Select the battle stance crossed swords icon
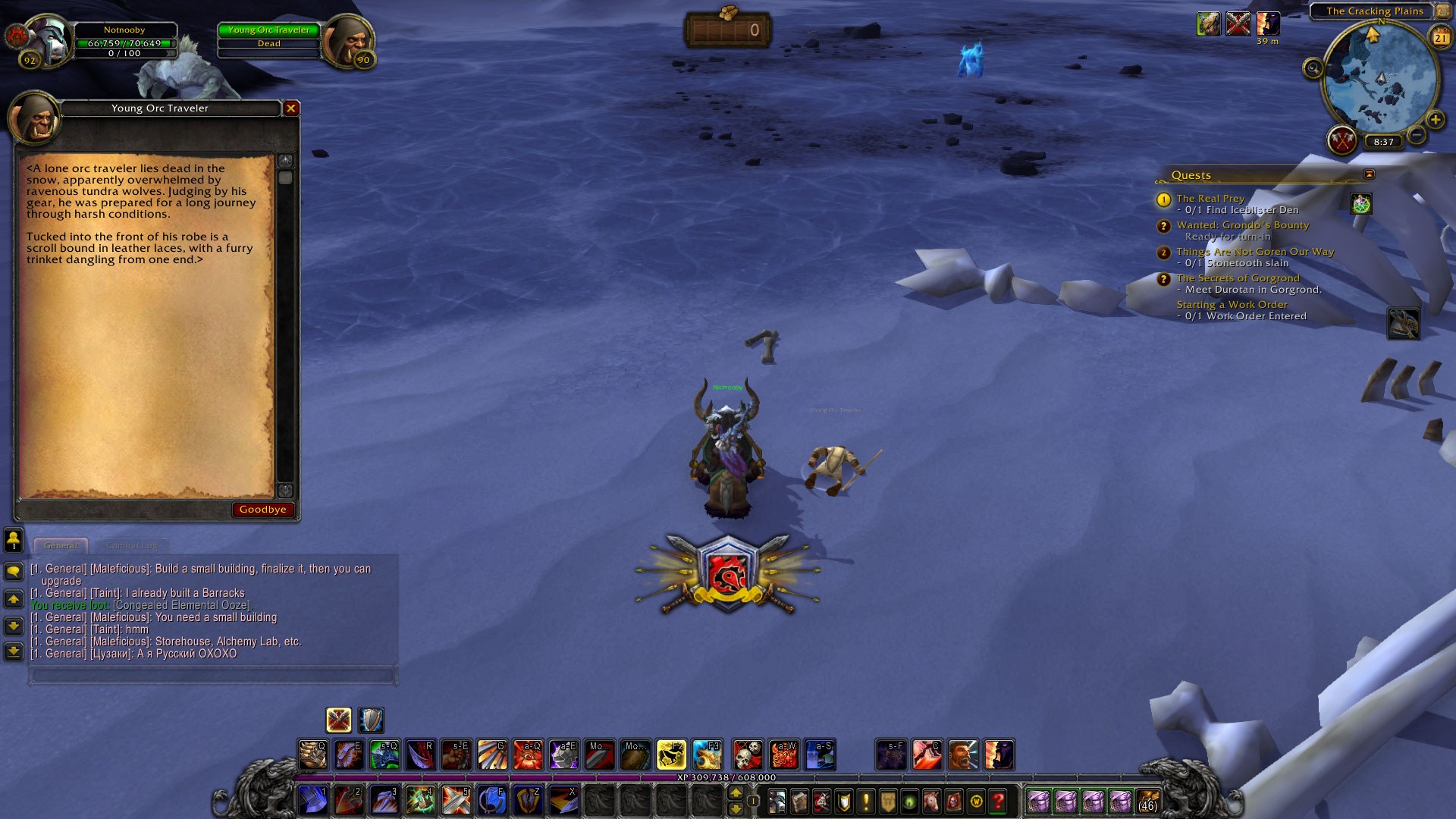This screenshot has width=1456, height=819. pyautogui.click(x=338, y=720)
